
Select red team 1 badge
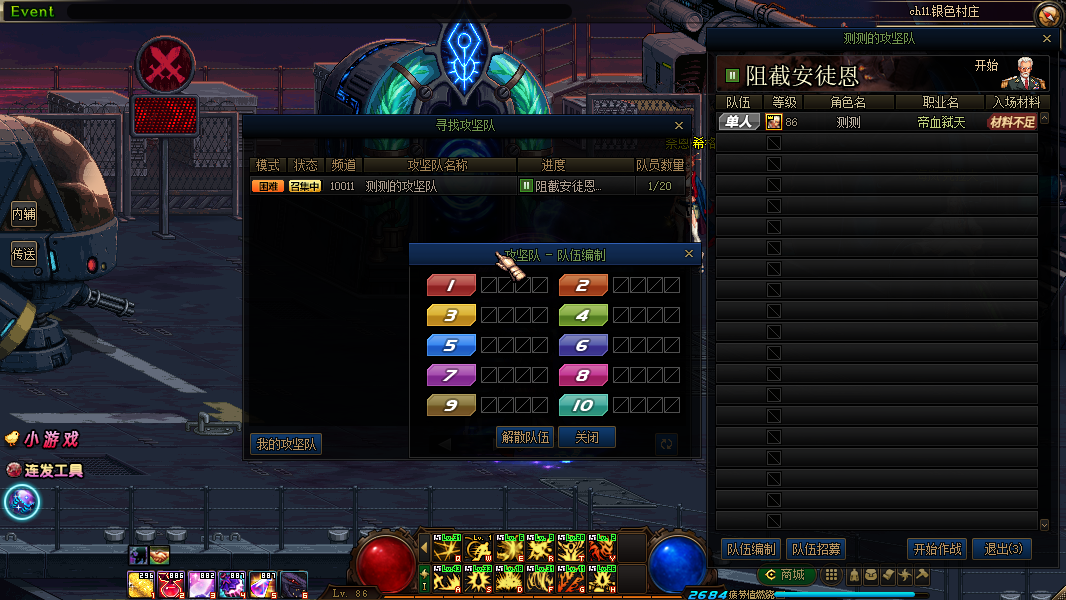(x=451, y=285)
